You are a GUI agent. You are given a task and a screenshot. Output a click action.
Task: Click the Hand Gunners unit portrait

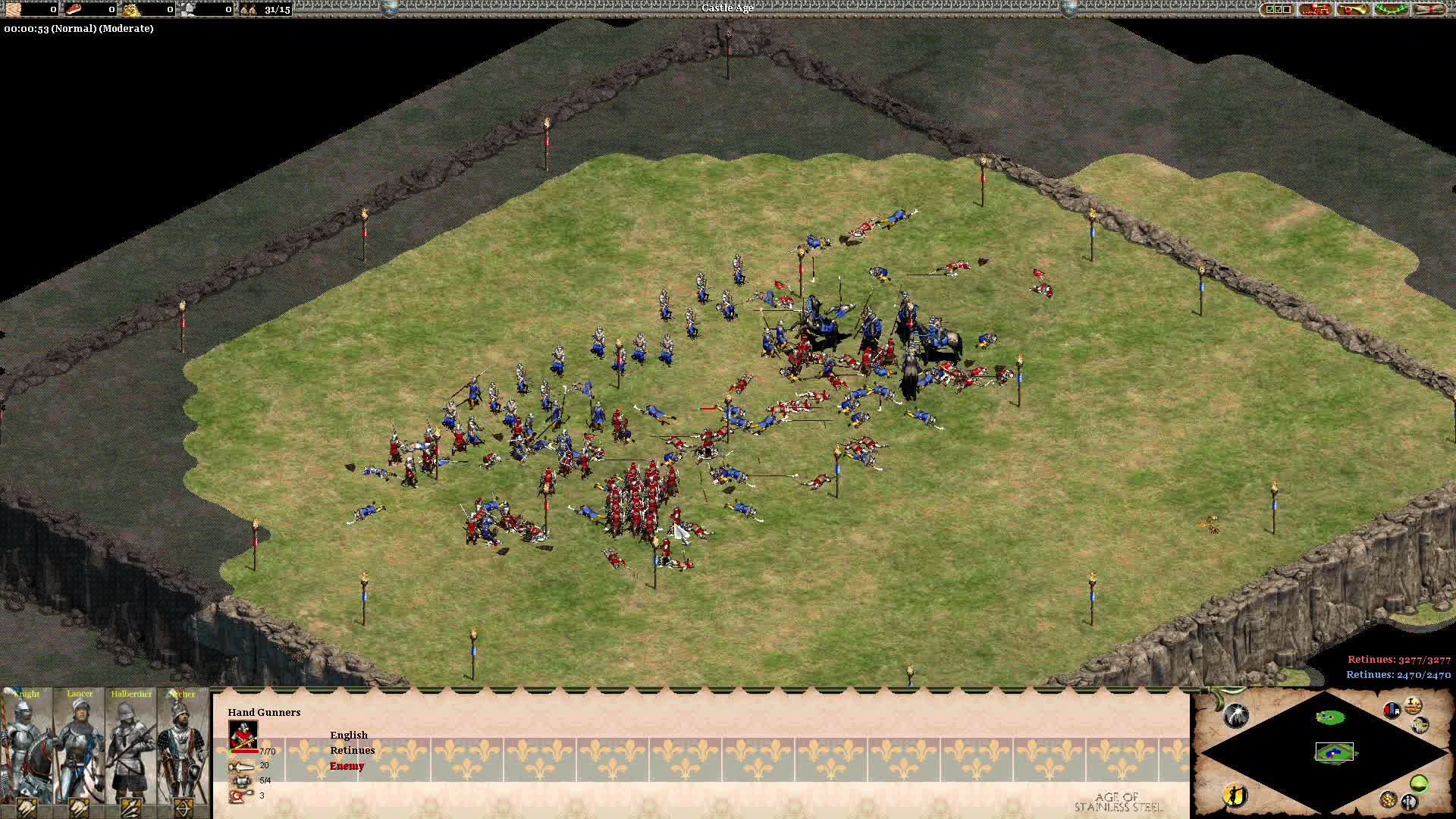point(243,735)
